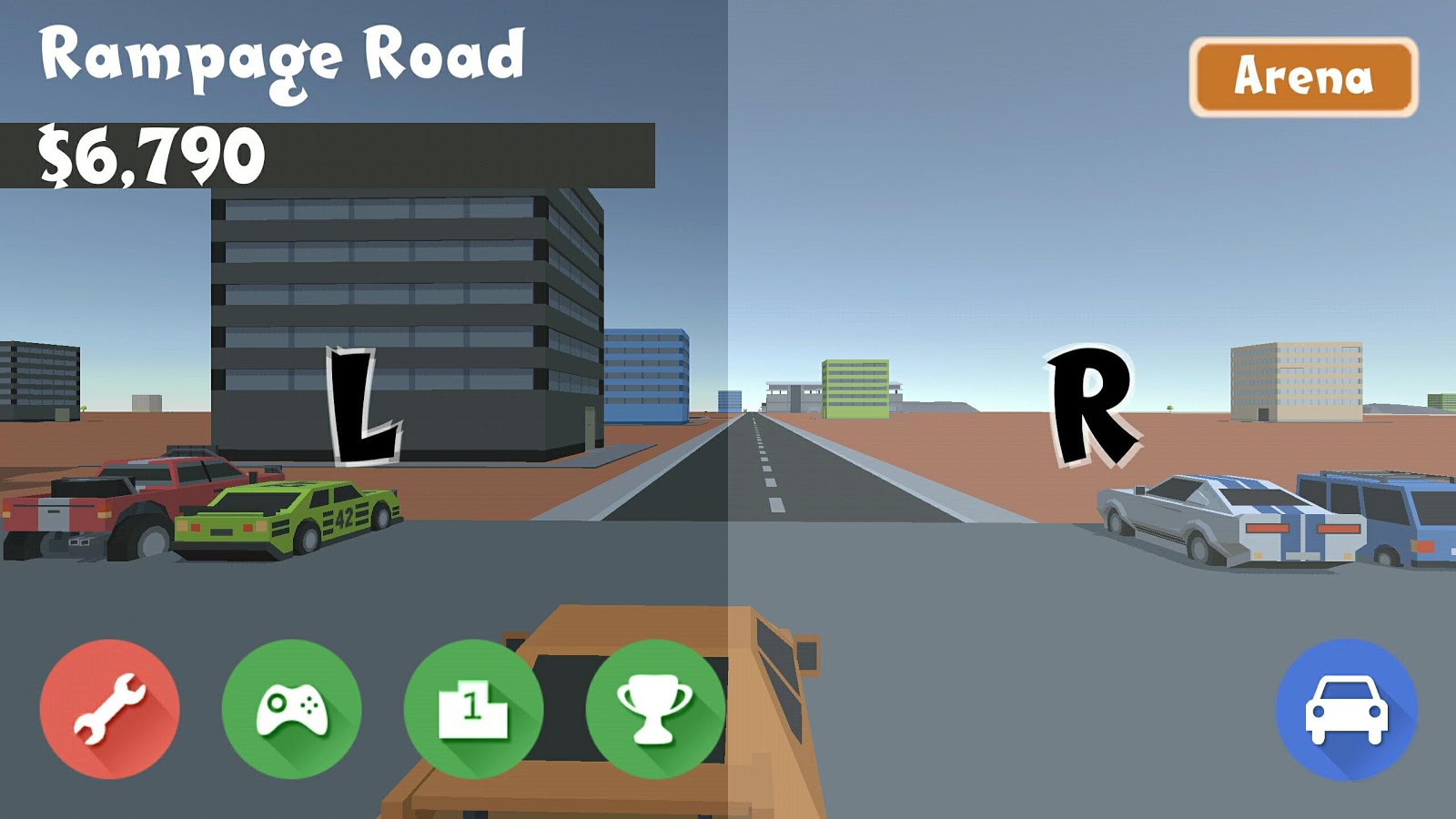
Task: Select the wrench tool on the red circle
Action: point(109,708)
